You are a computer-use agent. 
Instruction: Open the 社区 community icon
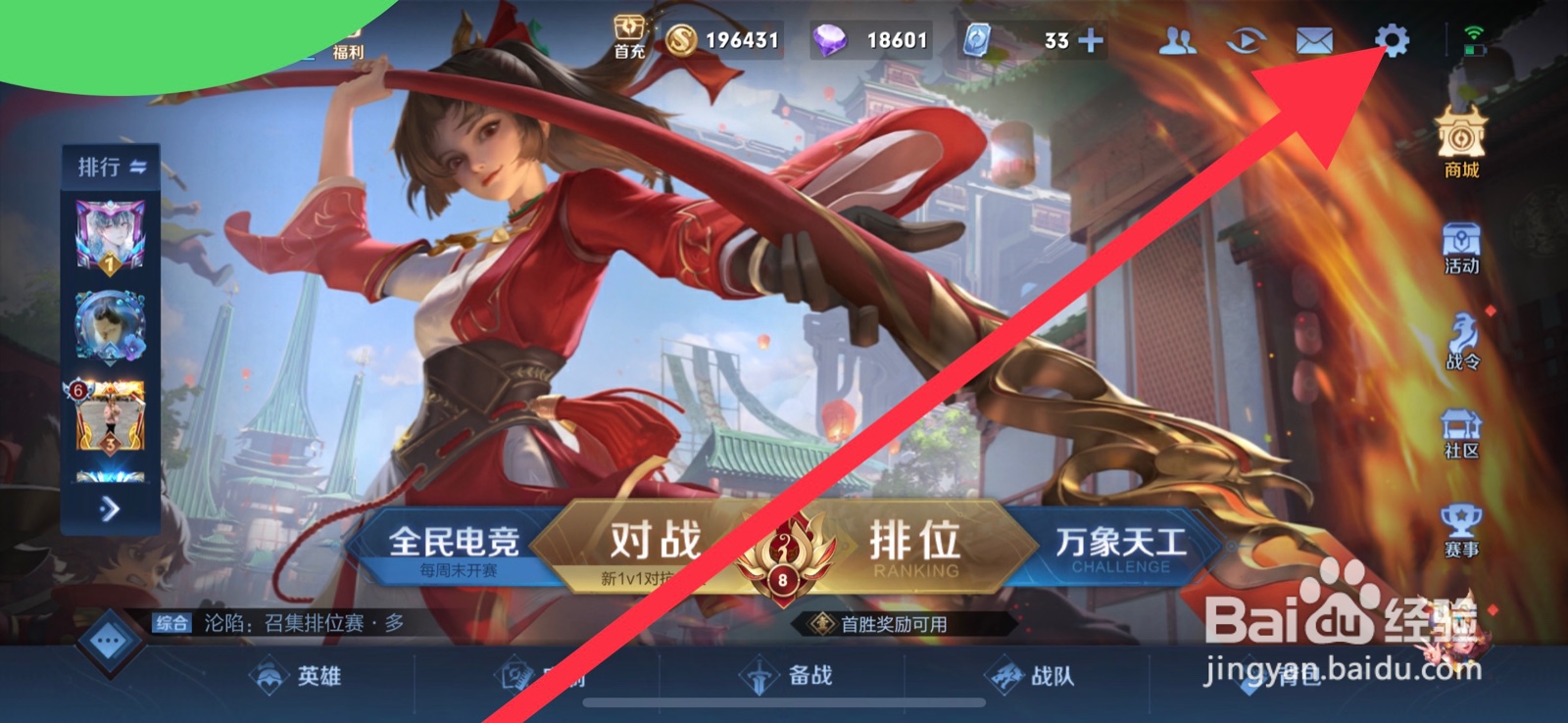[1461, 428]
